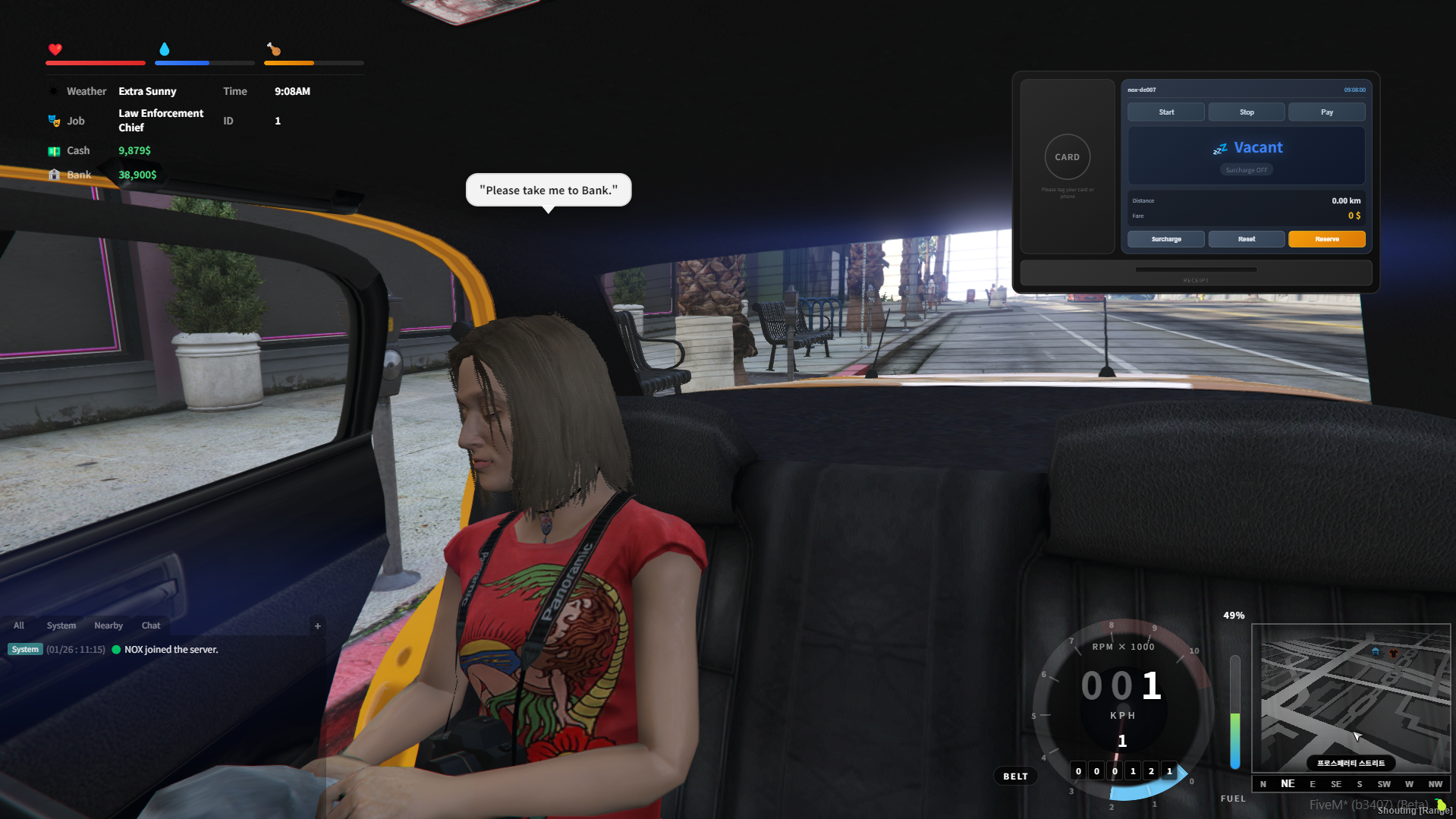Click the heart health icon
The image size is (1456, 819).
tap(55, 50)
